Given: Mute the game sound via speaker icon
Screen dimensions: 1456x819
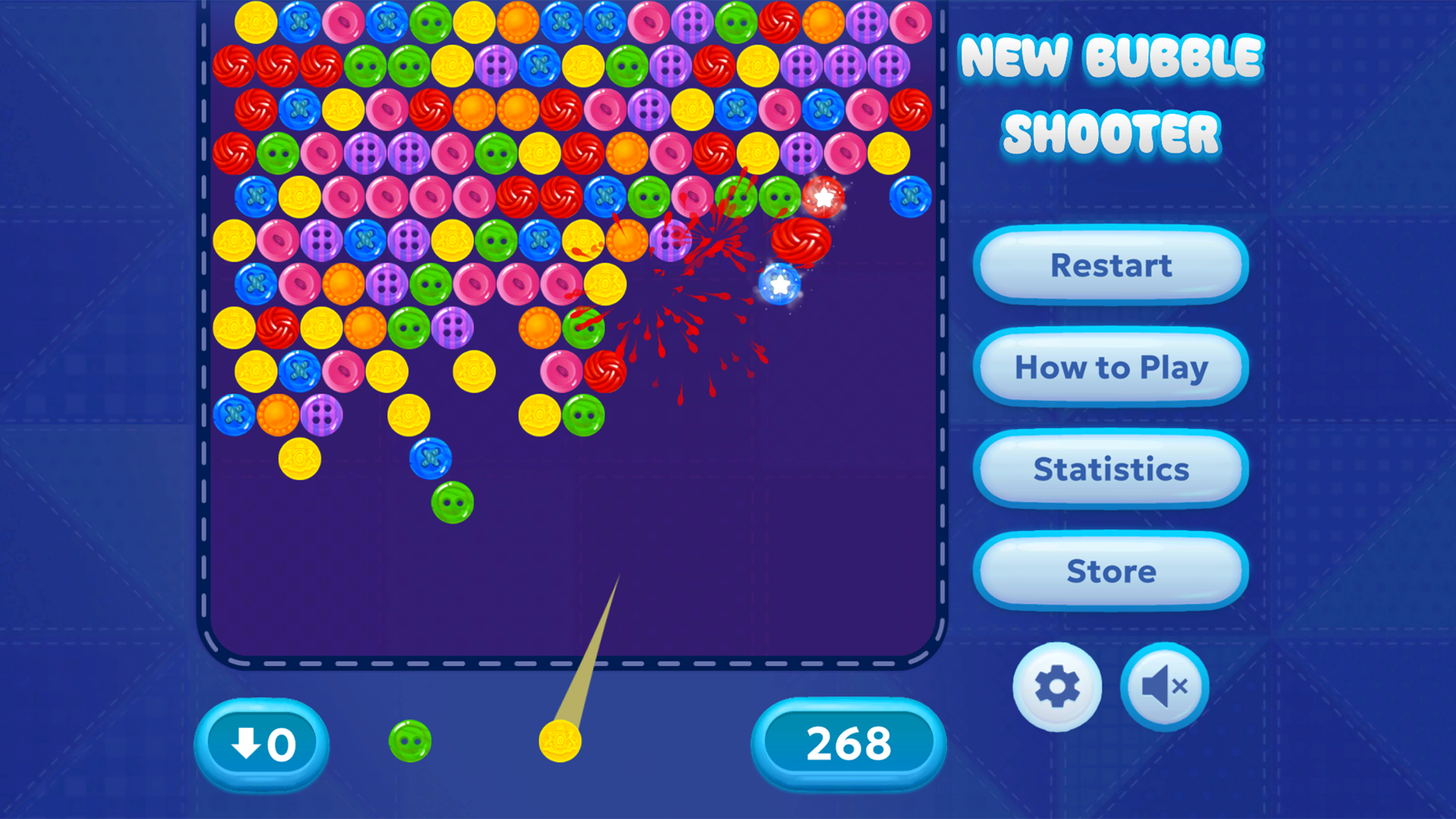Looking at the screenshot, I should (1163, 685).
